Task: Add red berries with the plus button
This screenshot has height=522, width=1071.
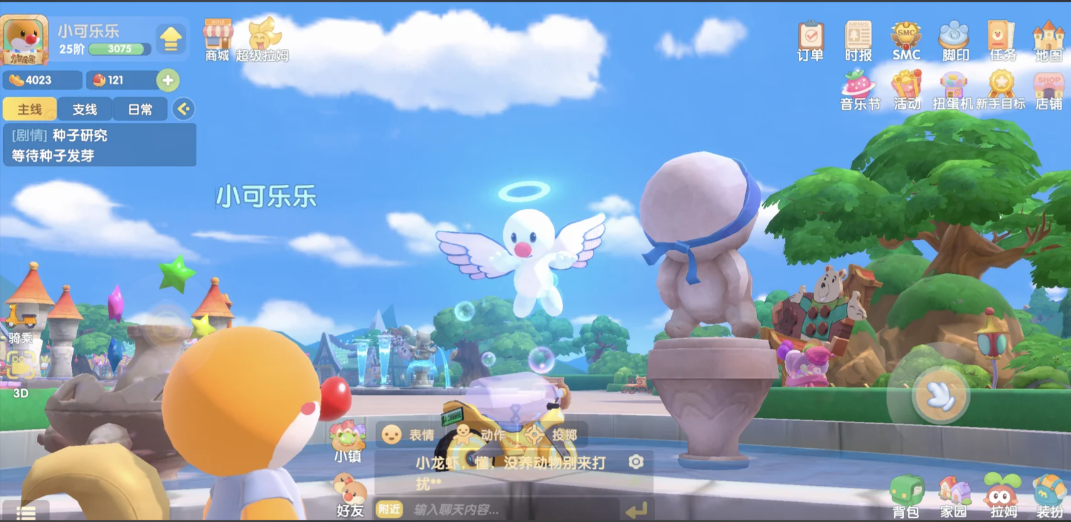Action: tap(168, 80)
